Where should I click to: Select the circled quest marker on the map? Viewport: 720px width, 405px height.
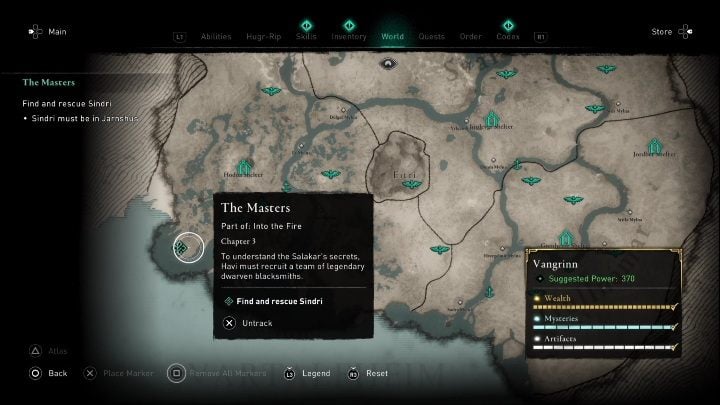188,246
